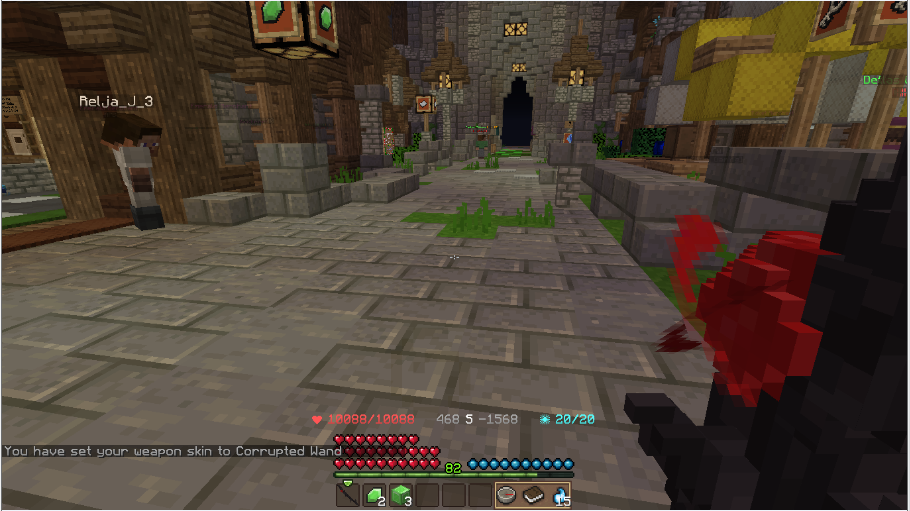Select the compass hotbar slot
The height and width of the screenshot is (511, 910).
(507, 495)
